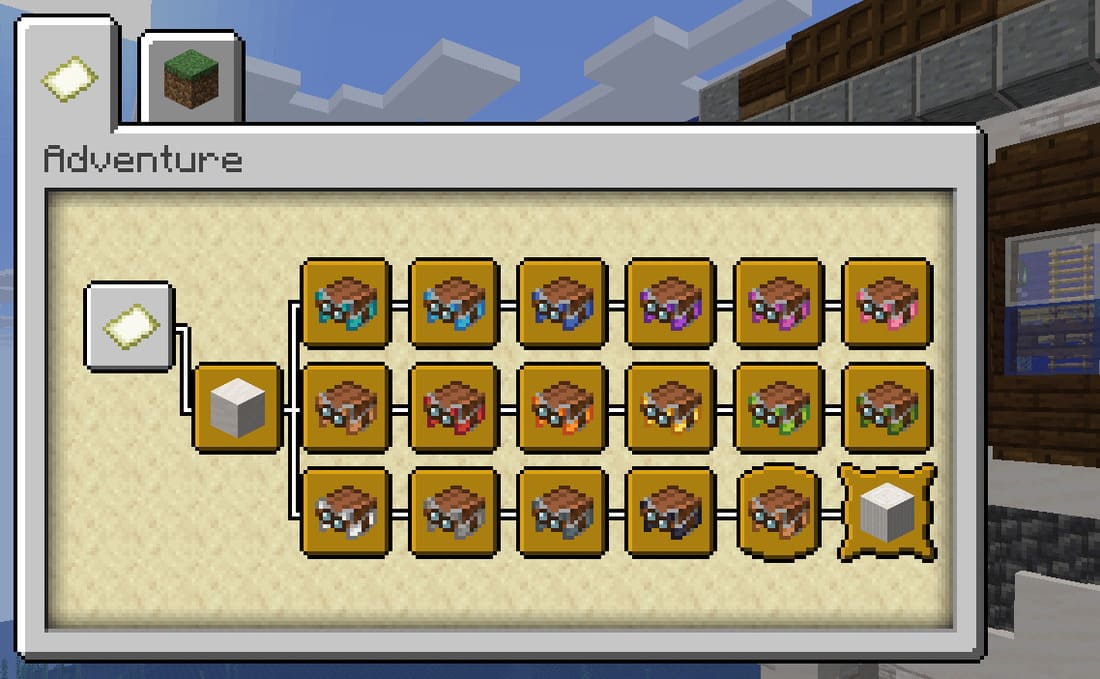The image size is (1100, 679).
Task: Select the pink harness advancement
Action: (x=887, y=303)
